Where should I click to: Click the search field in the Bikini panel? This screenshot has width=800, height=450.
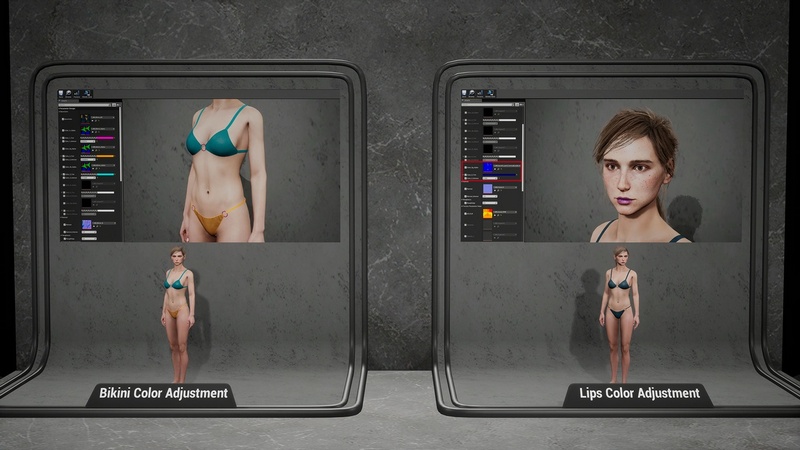point(90,104)
